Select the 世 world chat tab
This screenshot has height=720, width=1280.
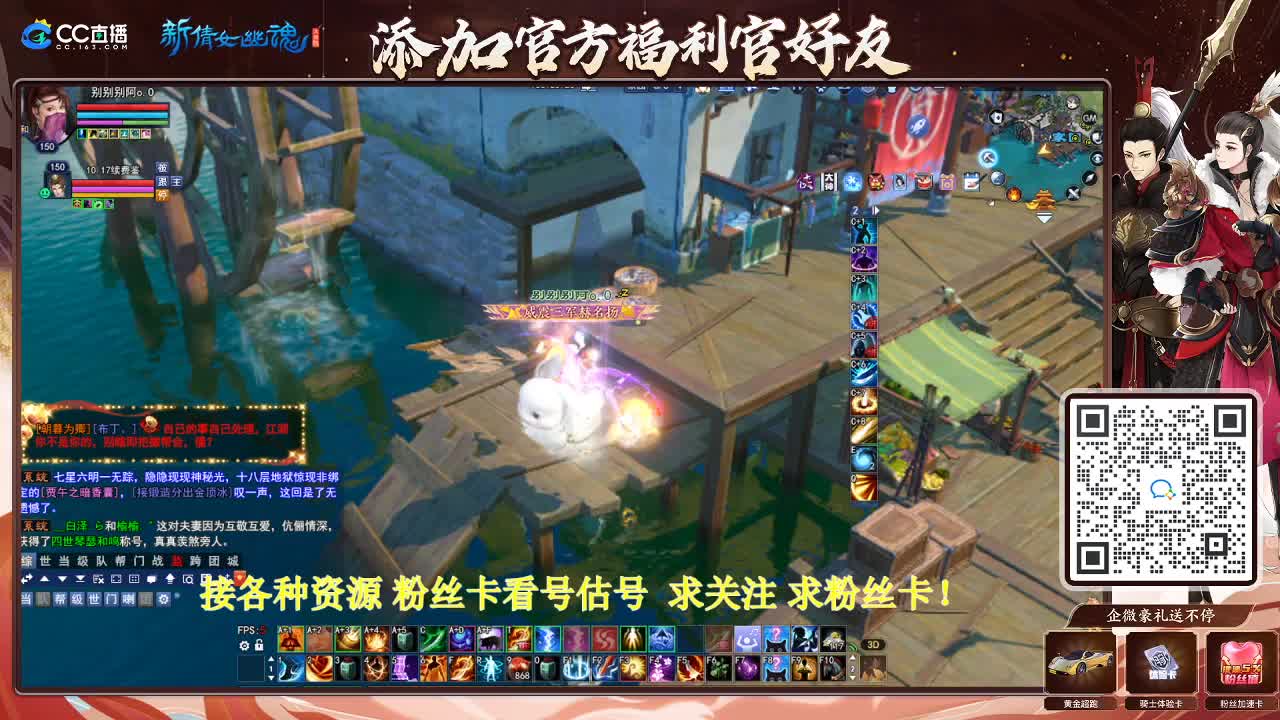45,562
